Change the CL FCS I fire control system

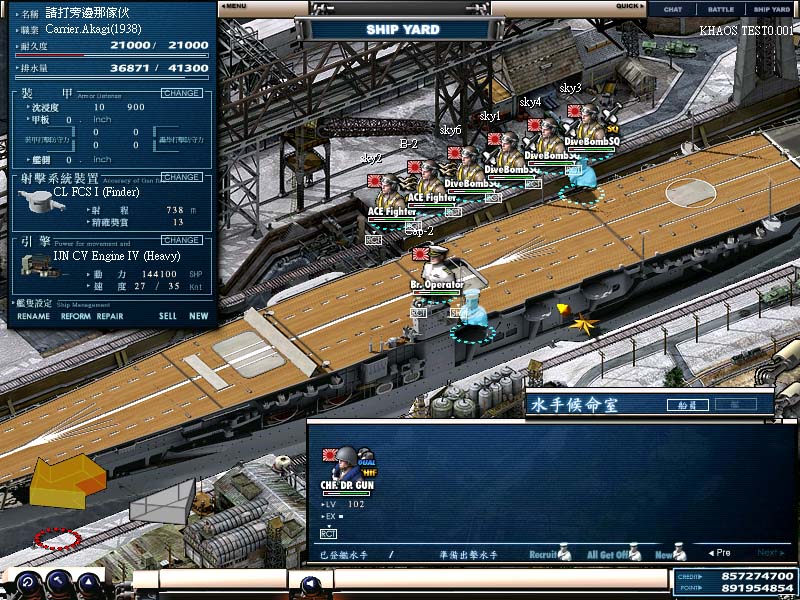click(181, 177)
